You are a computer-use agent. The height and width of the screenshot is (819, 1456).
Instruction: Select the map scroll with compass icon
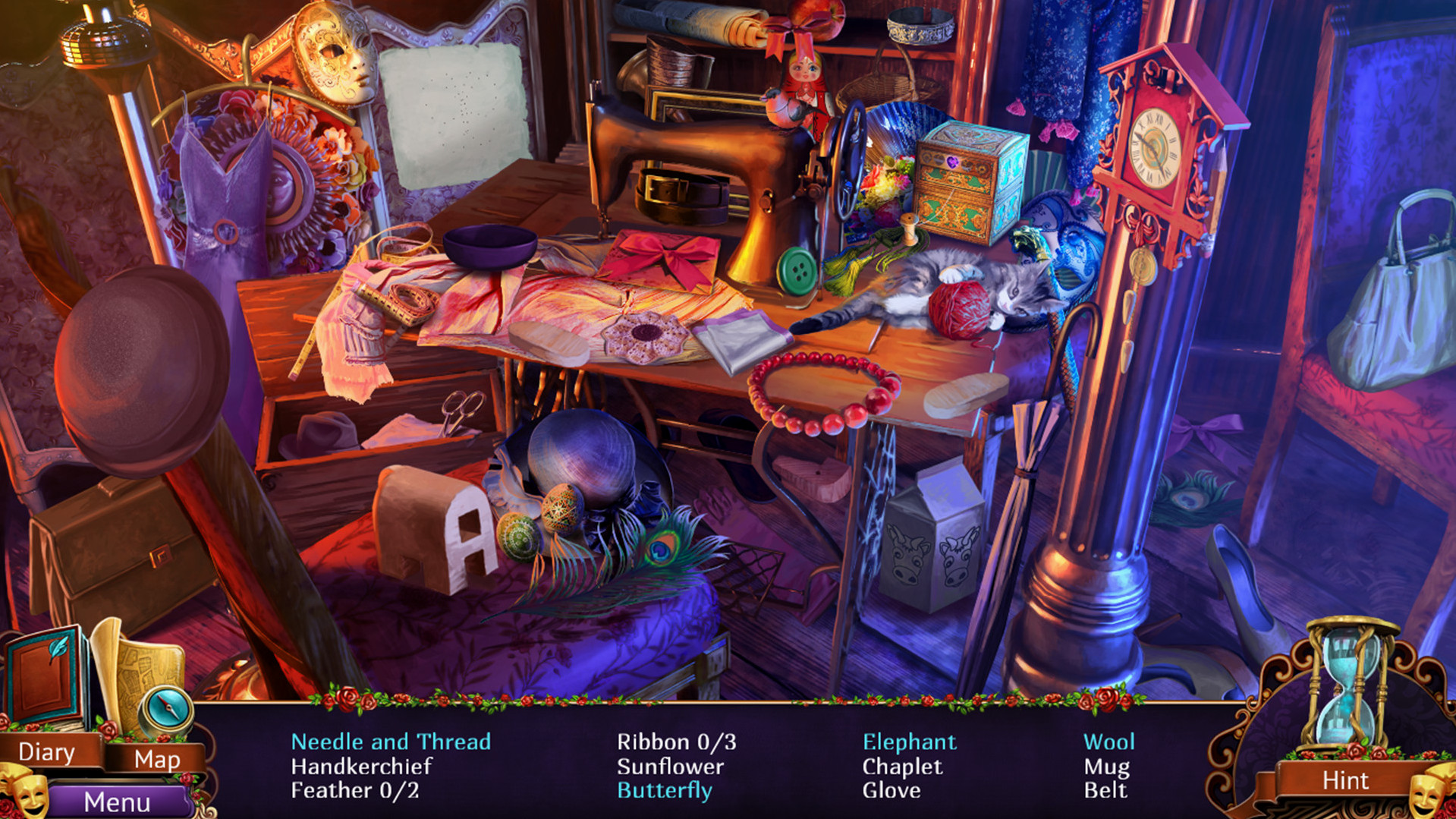tap(146, 681)
